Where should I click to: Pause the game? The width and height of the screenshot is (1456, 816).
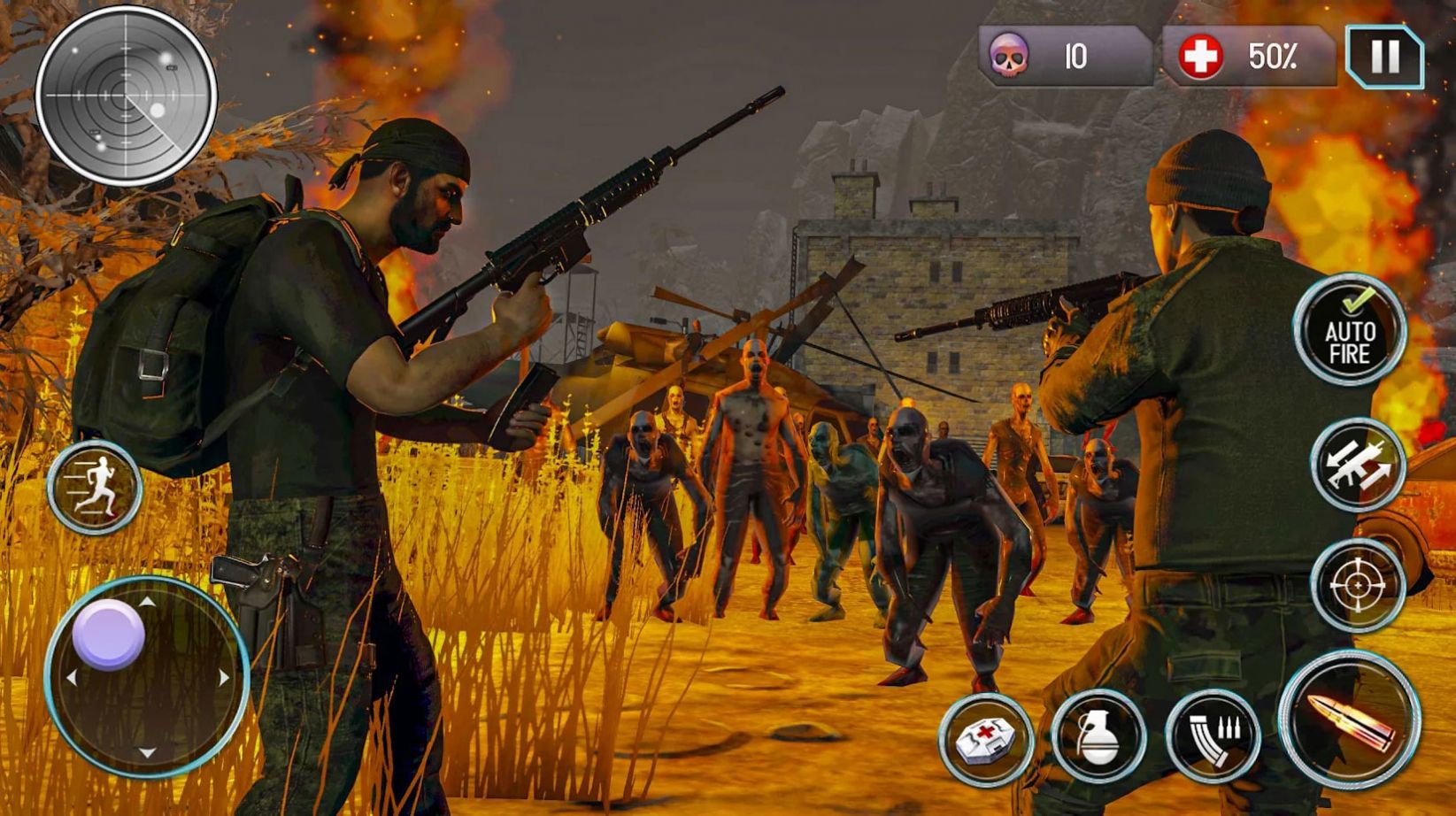coord(1384,57)
